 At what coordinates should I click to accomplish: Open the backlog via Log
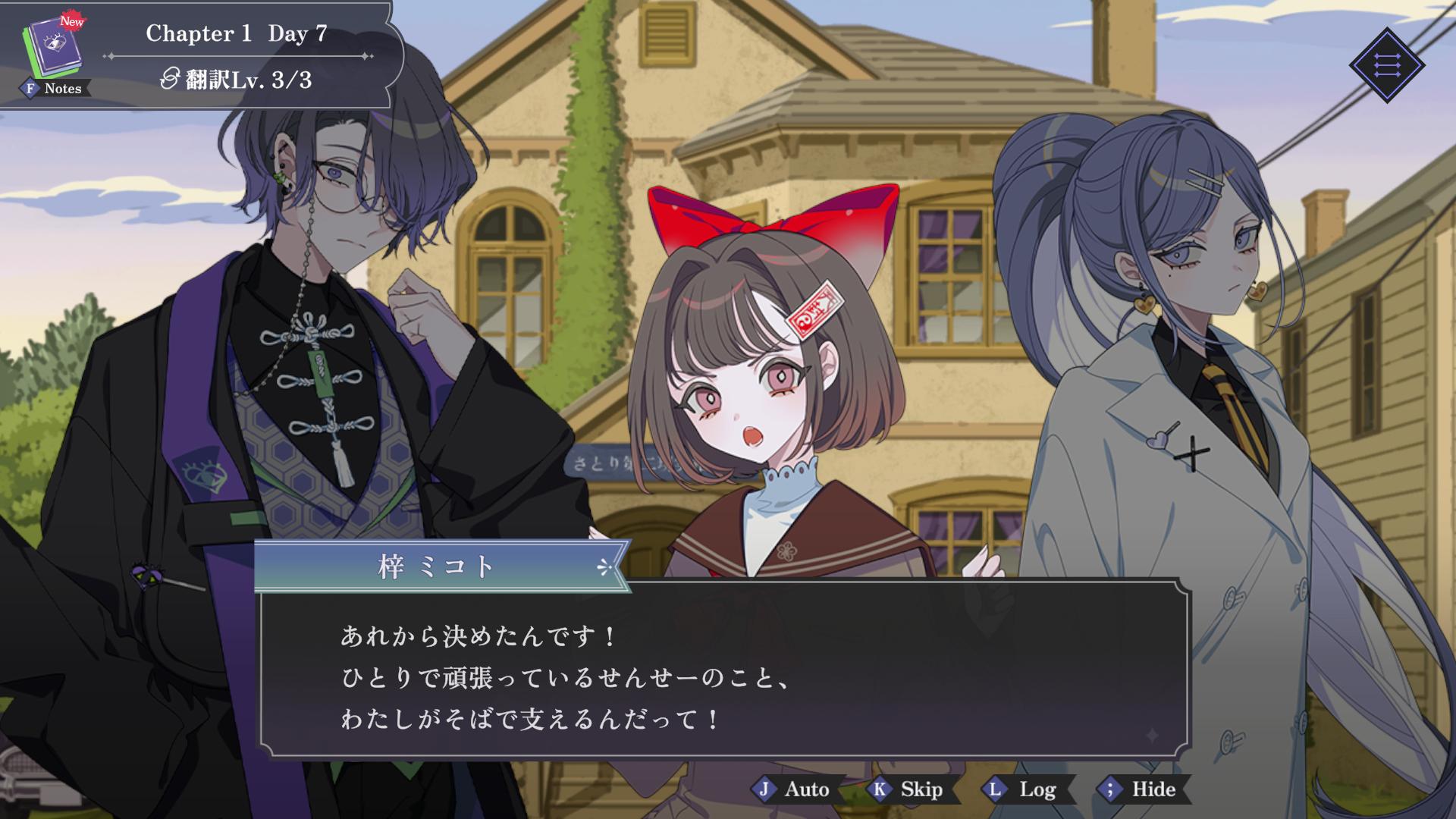[x=1024, y=789]
